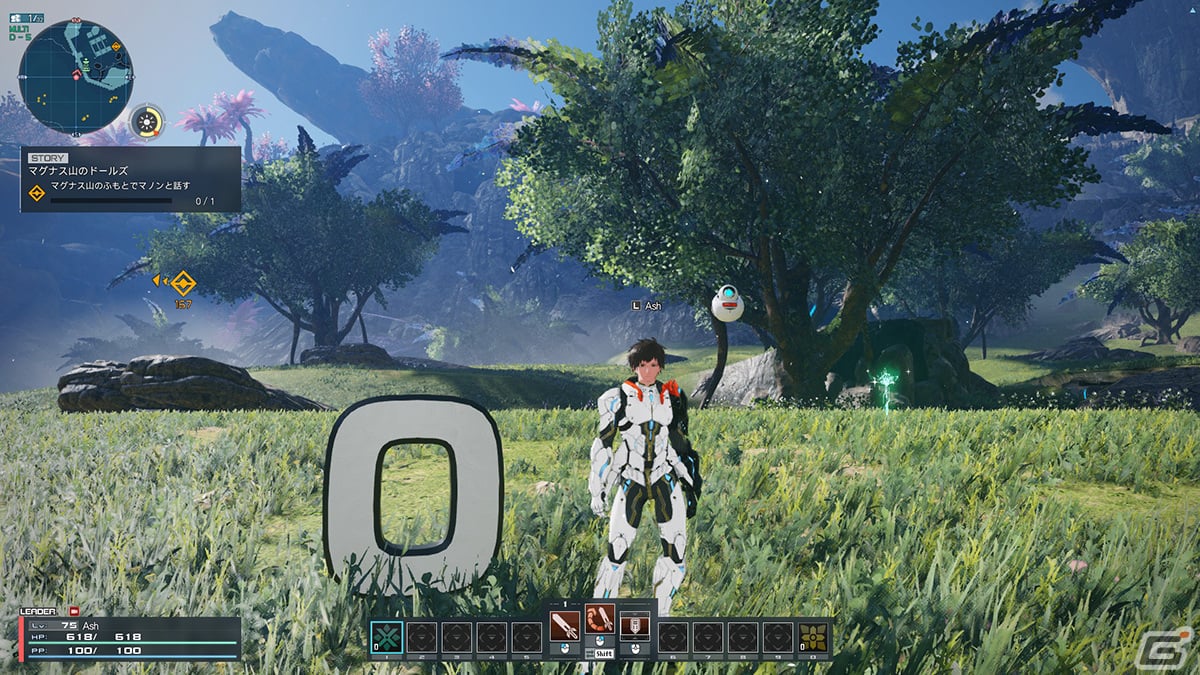This screenshot has width=1200, height=675.
Task: Activate the shield guard action icon
Action: pos(634,626)
